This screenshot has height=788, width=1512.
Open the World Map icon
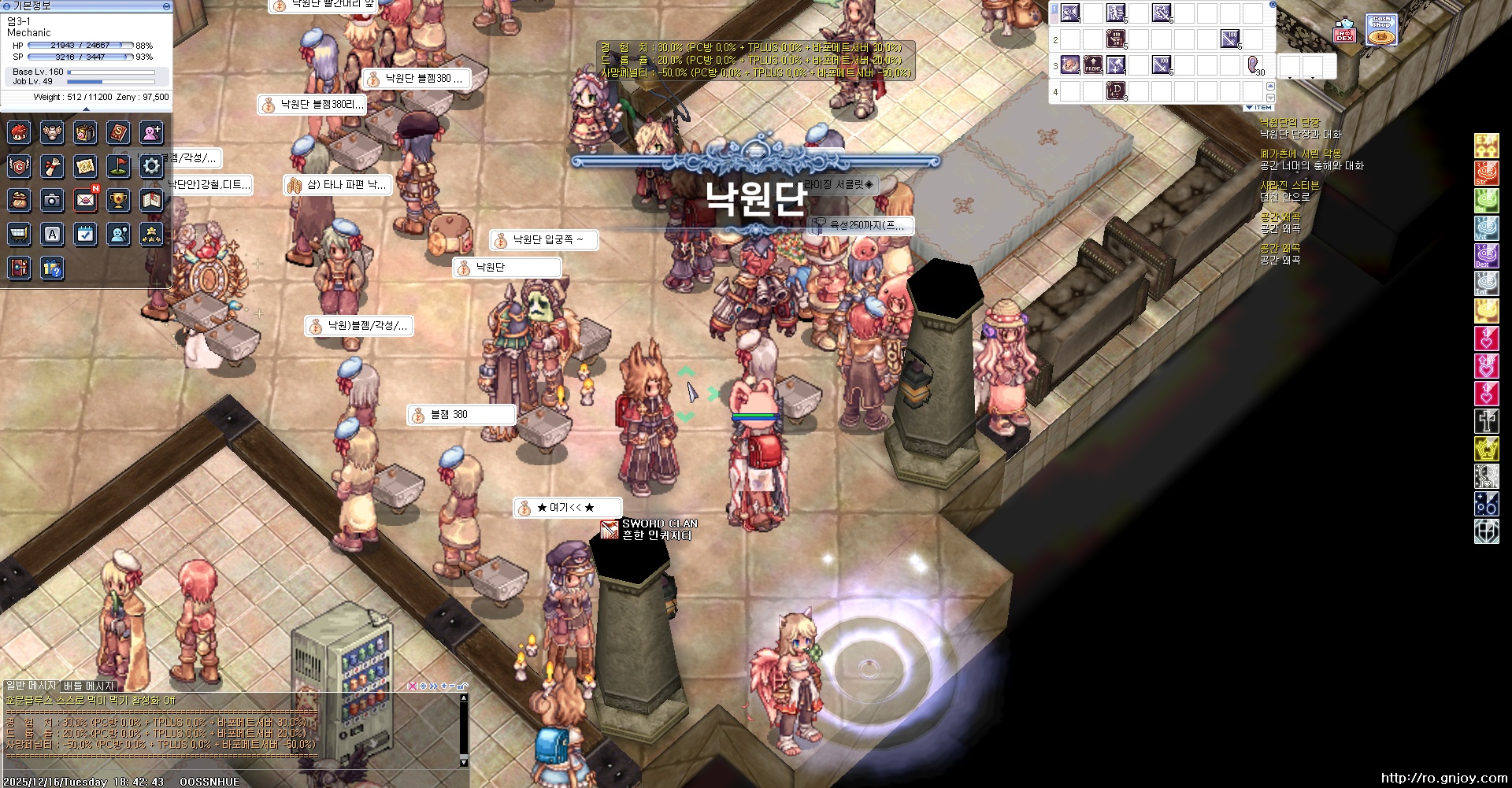point(84,167)
